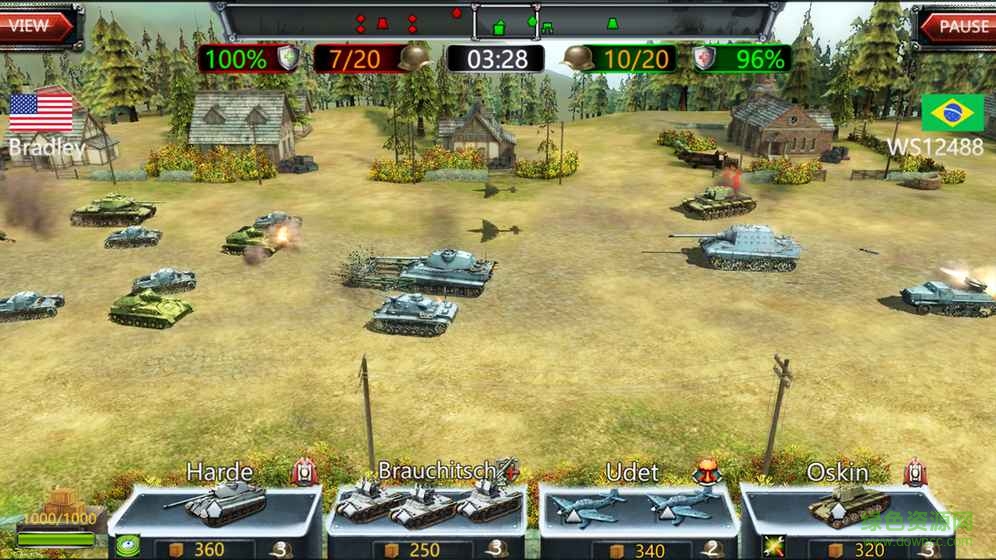Deploy the Harde heavy tank card
Viewport: 996px width, 560px height.
pos(215,507)
